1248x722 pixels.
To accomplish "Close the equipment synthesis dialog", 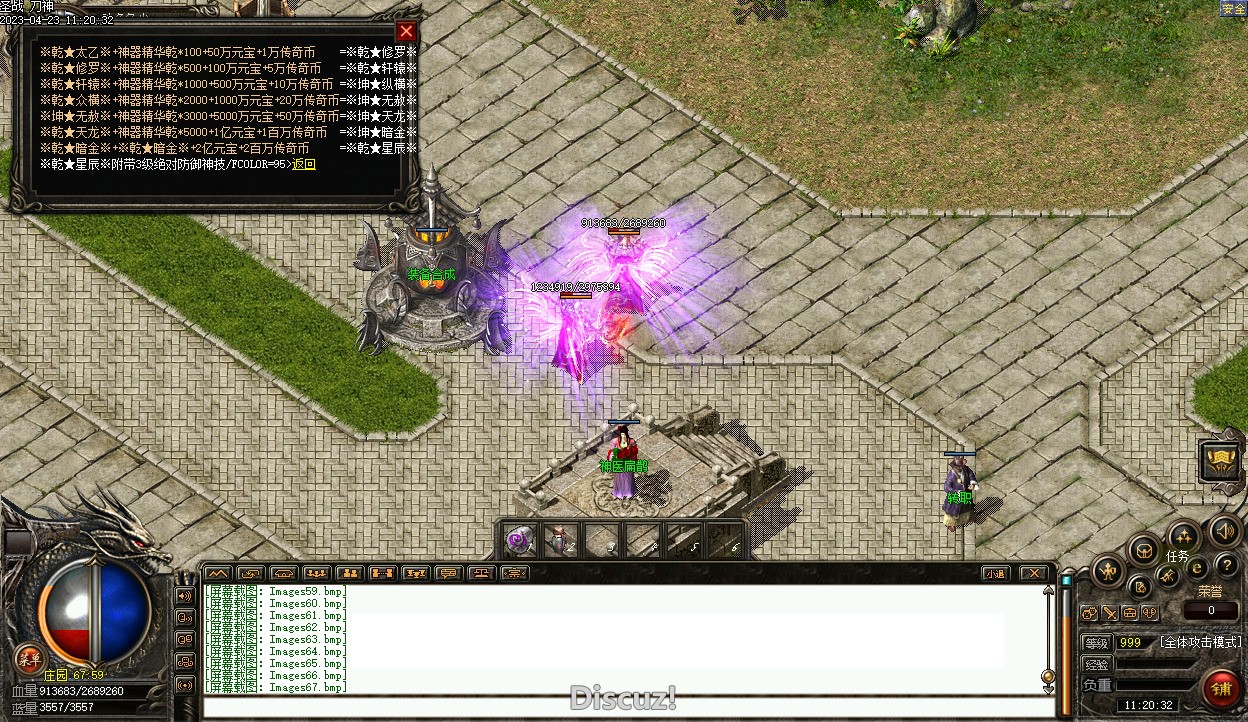I will pyautogui.click(x=405, y=31).
